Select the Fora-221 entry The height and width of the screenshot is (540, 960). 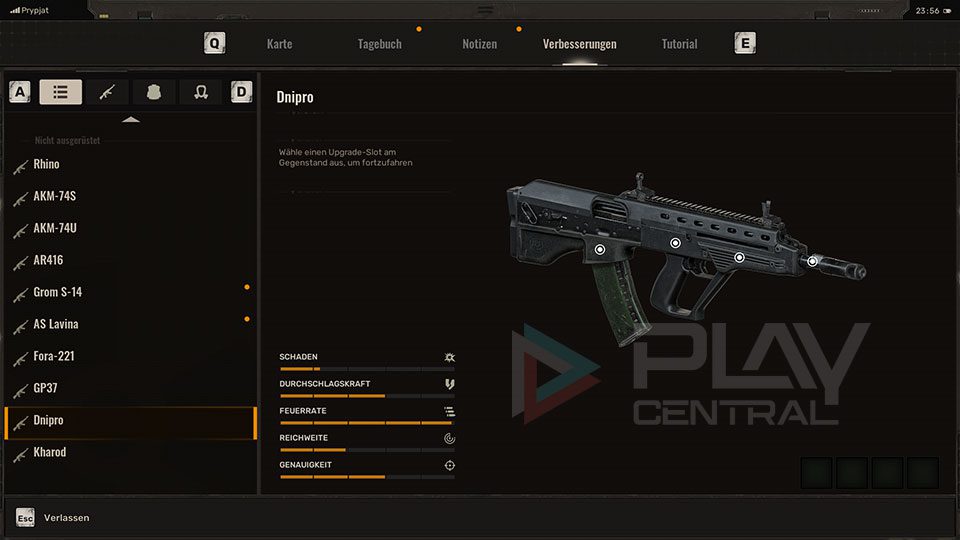point(53,356)
